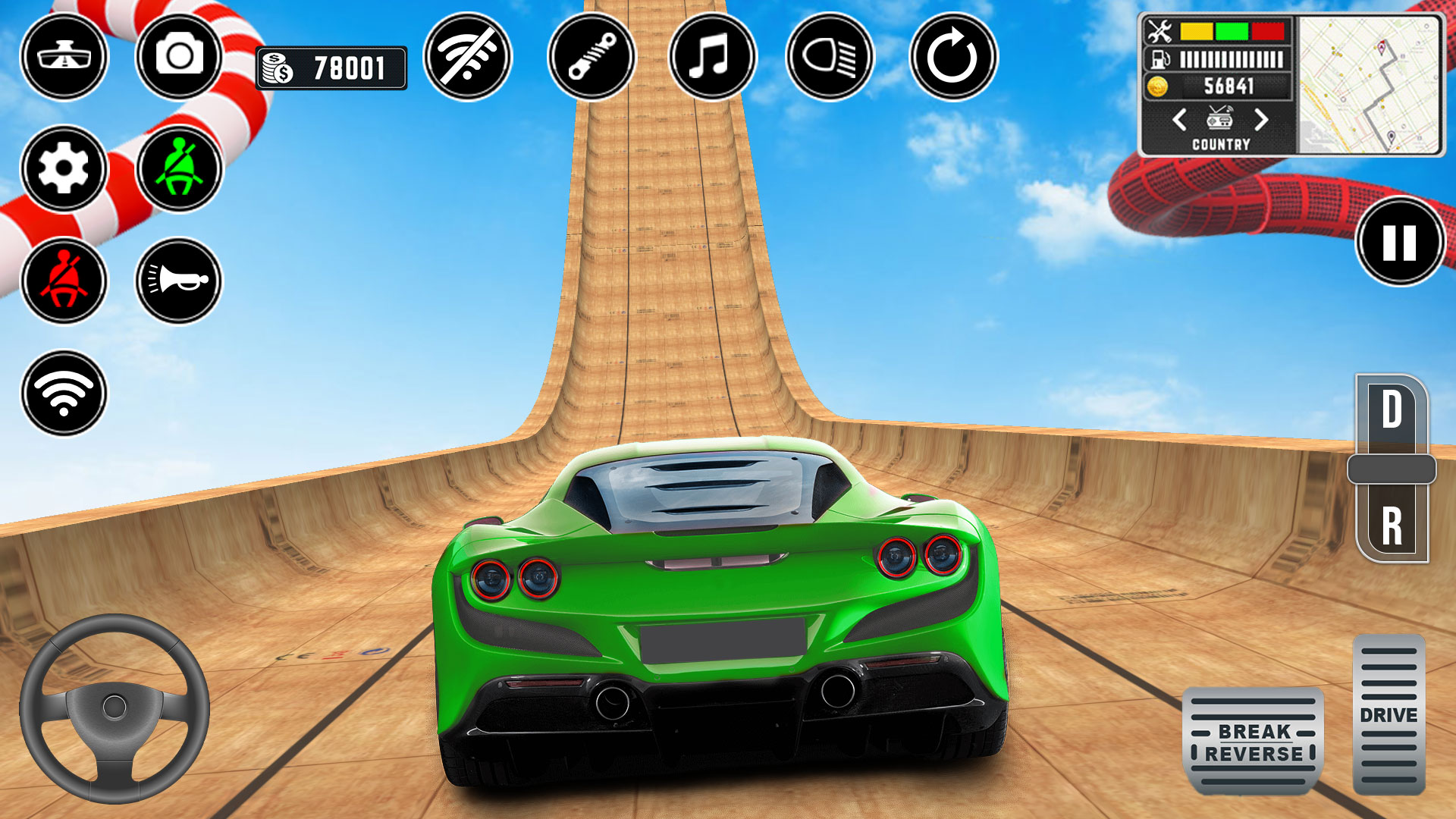Viewport: 1456px width, 819px height.
Task: Honk the horn button
Action: click(179, 281)
